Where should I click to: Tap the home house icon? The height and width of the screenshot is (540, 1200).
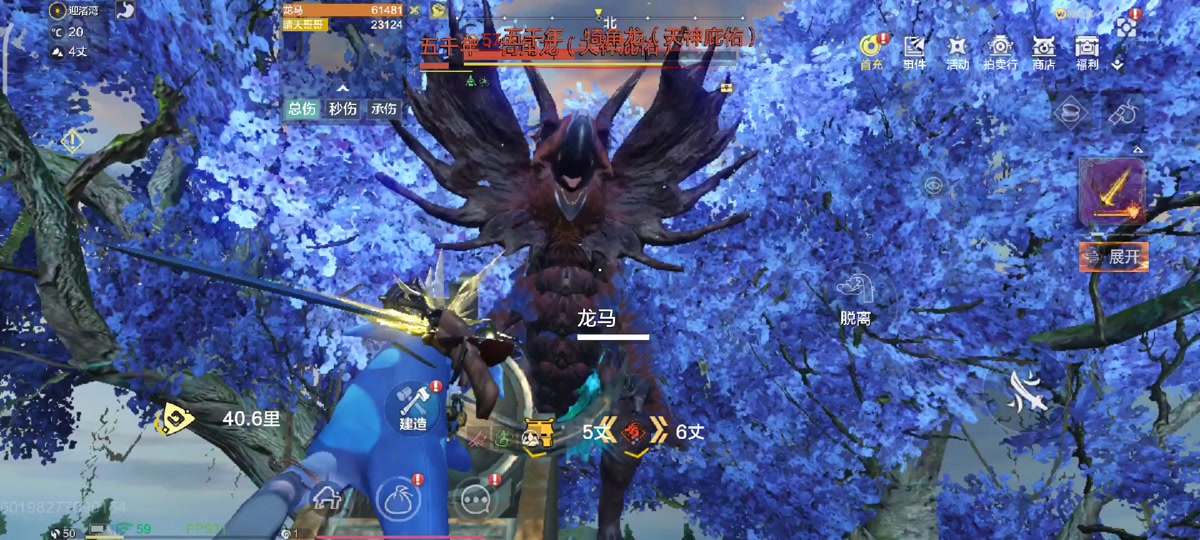[325, 495]
